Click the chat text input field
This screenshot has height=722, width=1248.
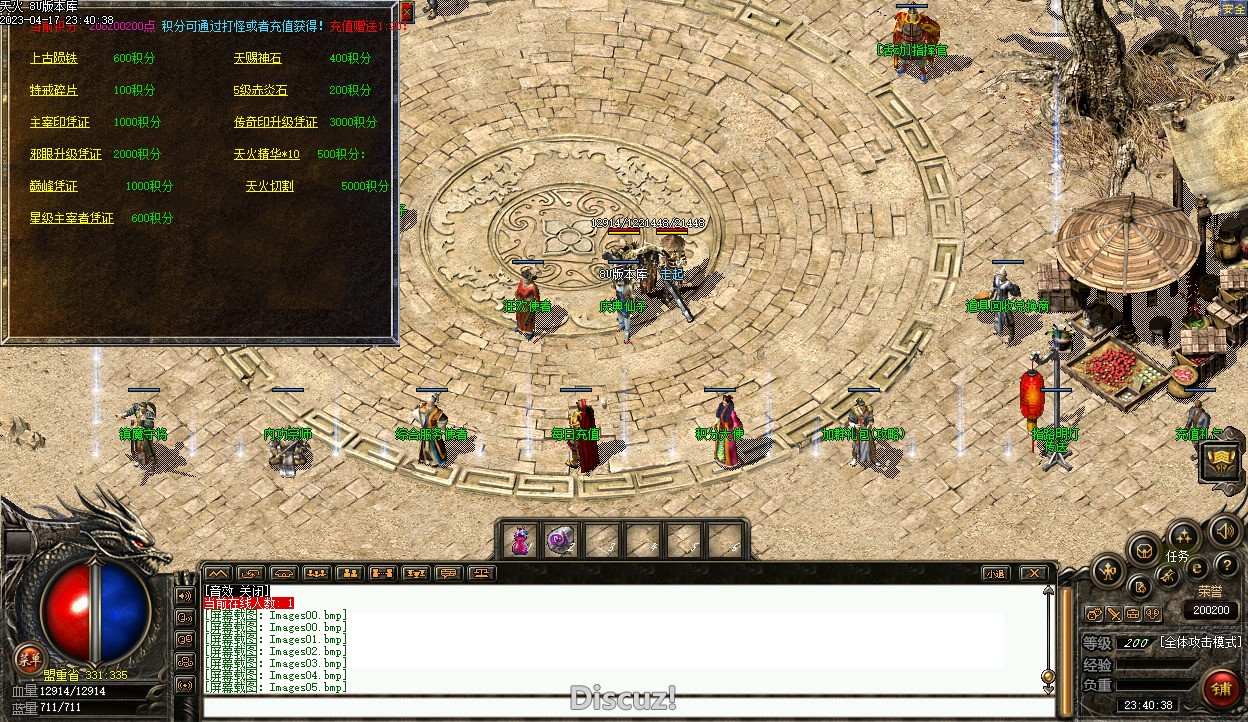tap(628, 707)
